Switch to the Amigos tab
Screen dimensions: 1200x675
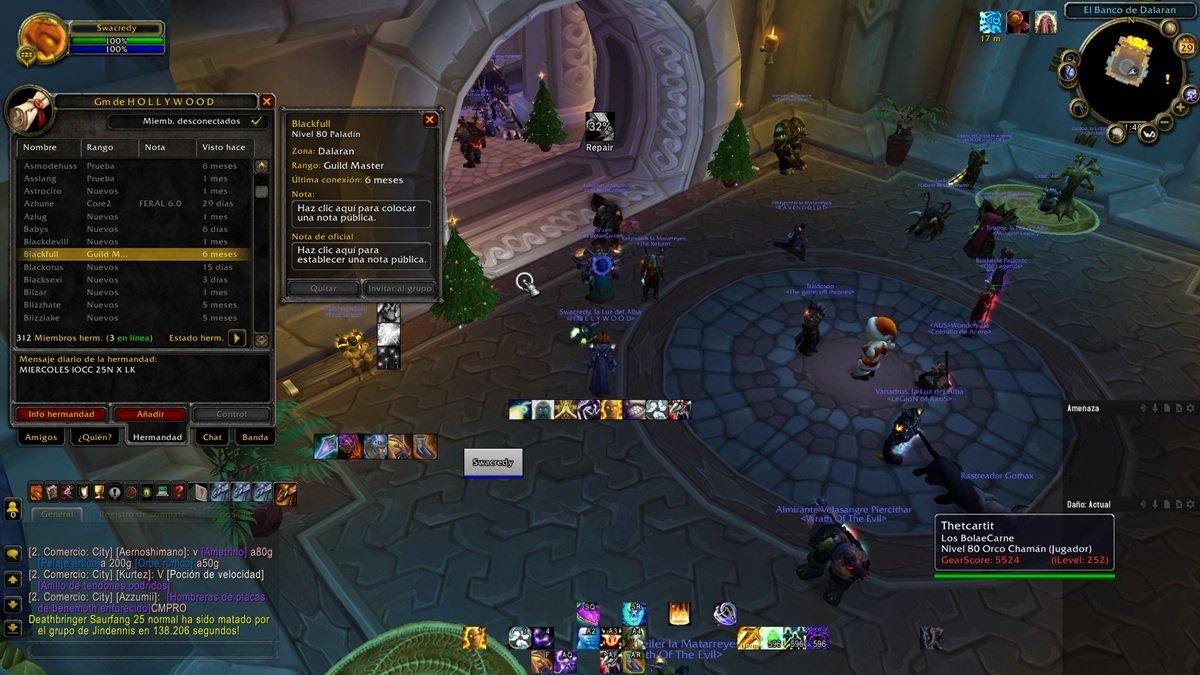(x=41, y=437)
